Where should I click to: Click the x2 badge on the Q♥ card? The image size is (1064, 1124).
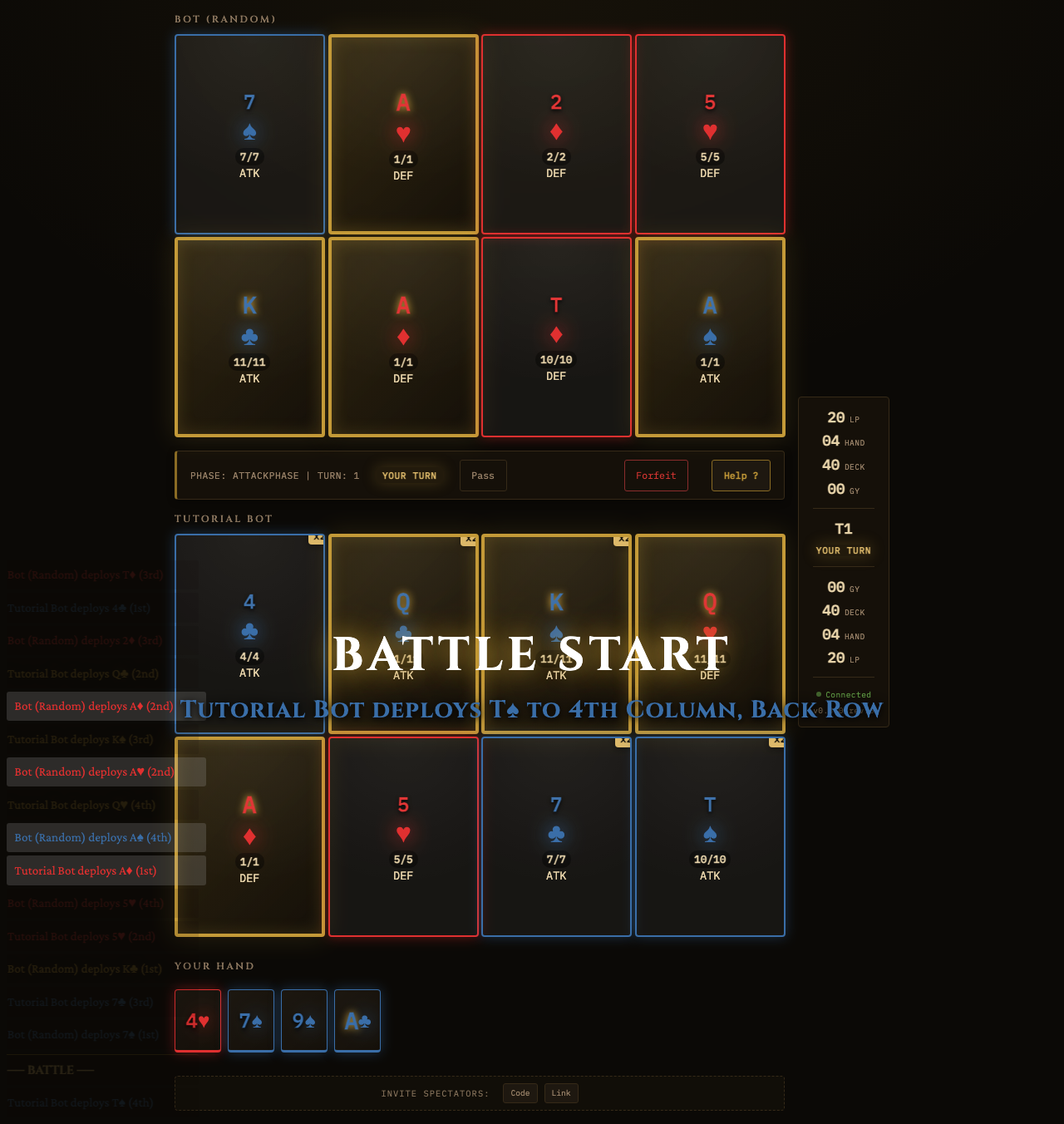776,540
